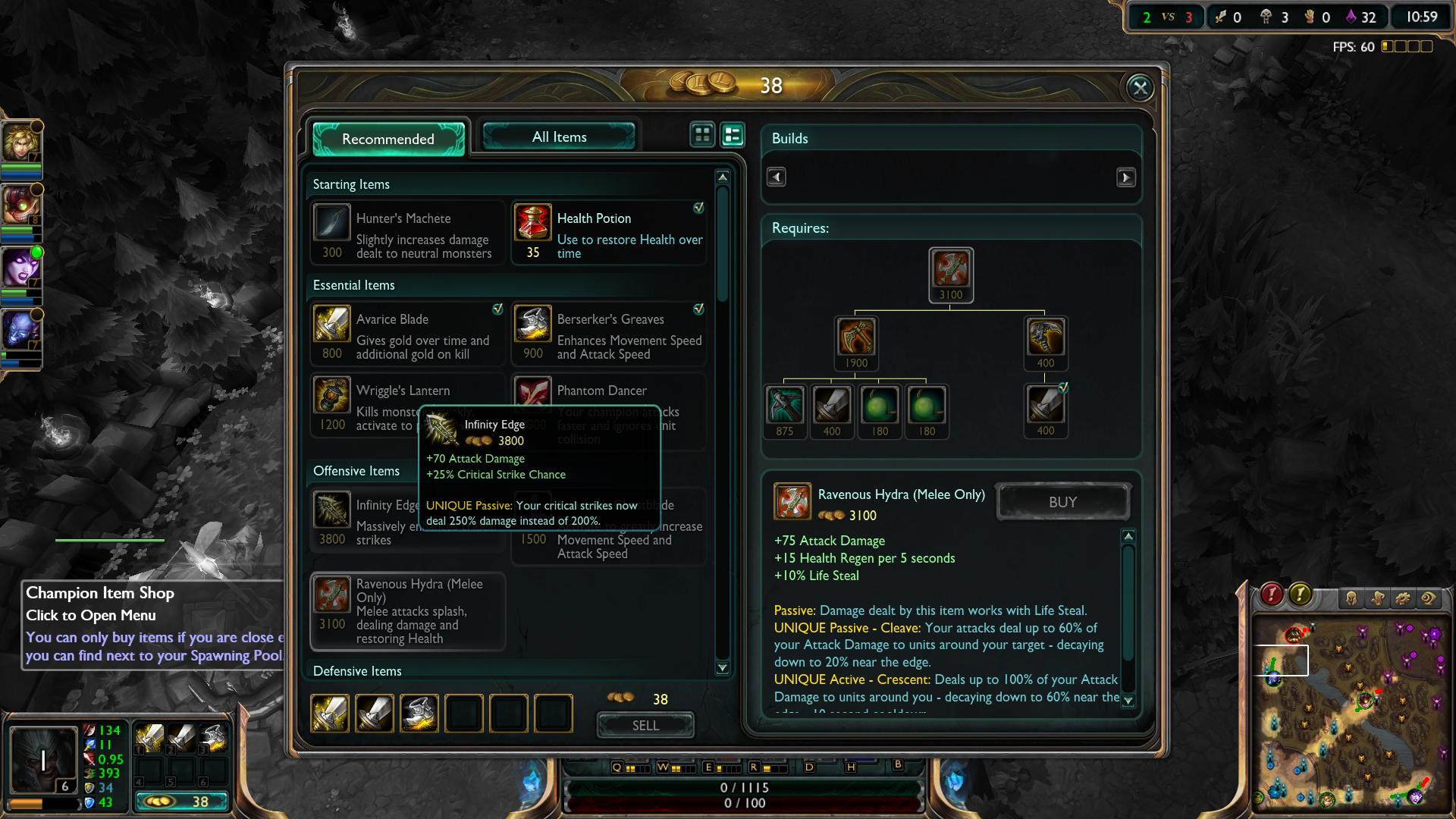Switch to detailed list view
The width and height of the screenshot is (1456, 819).
tap(733, 135)
